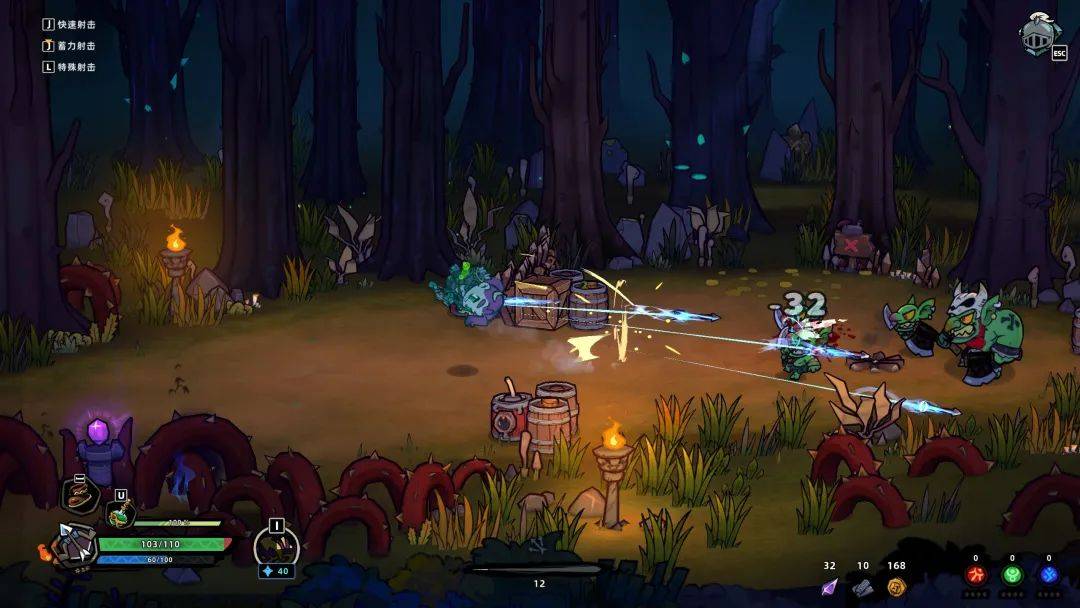Select the red rune orb

coord(975,576)
